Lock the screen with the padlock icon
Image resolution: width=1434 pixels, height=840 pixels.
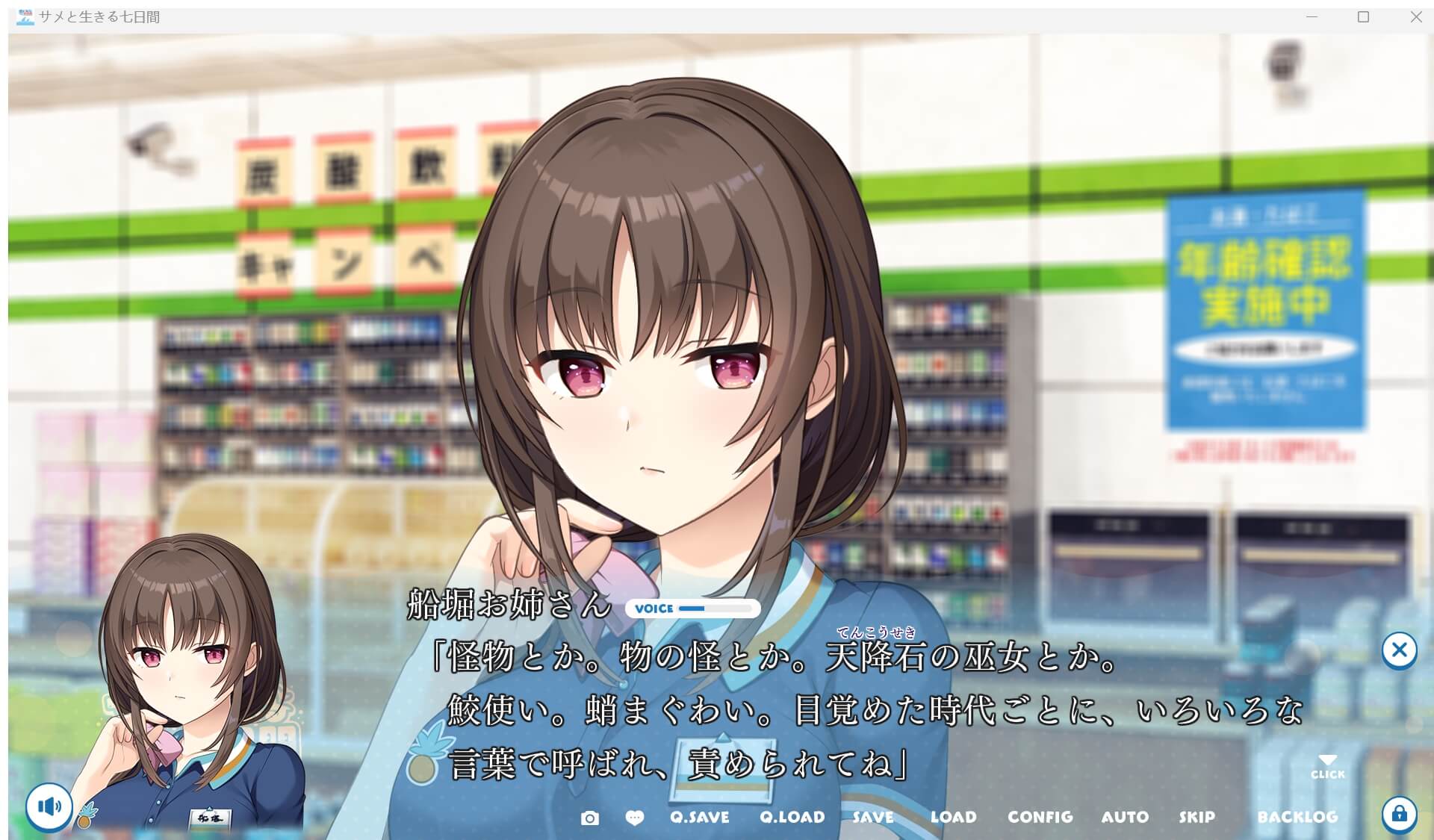(1400, 814)
